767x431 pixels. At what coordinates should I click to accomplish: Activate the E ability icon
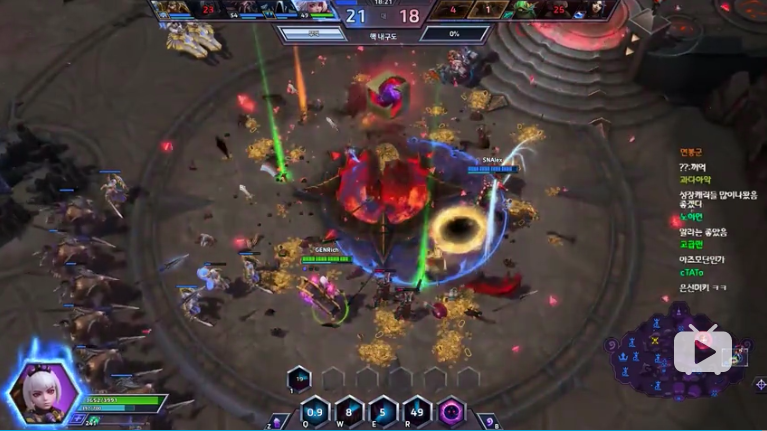pyautogui.click(x=381, y=411)
